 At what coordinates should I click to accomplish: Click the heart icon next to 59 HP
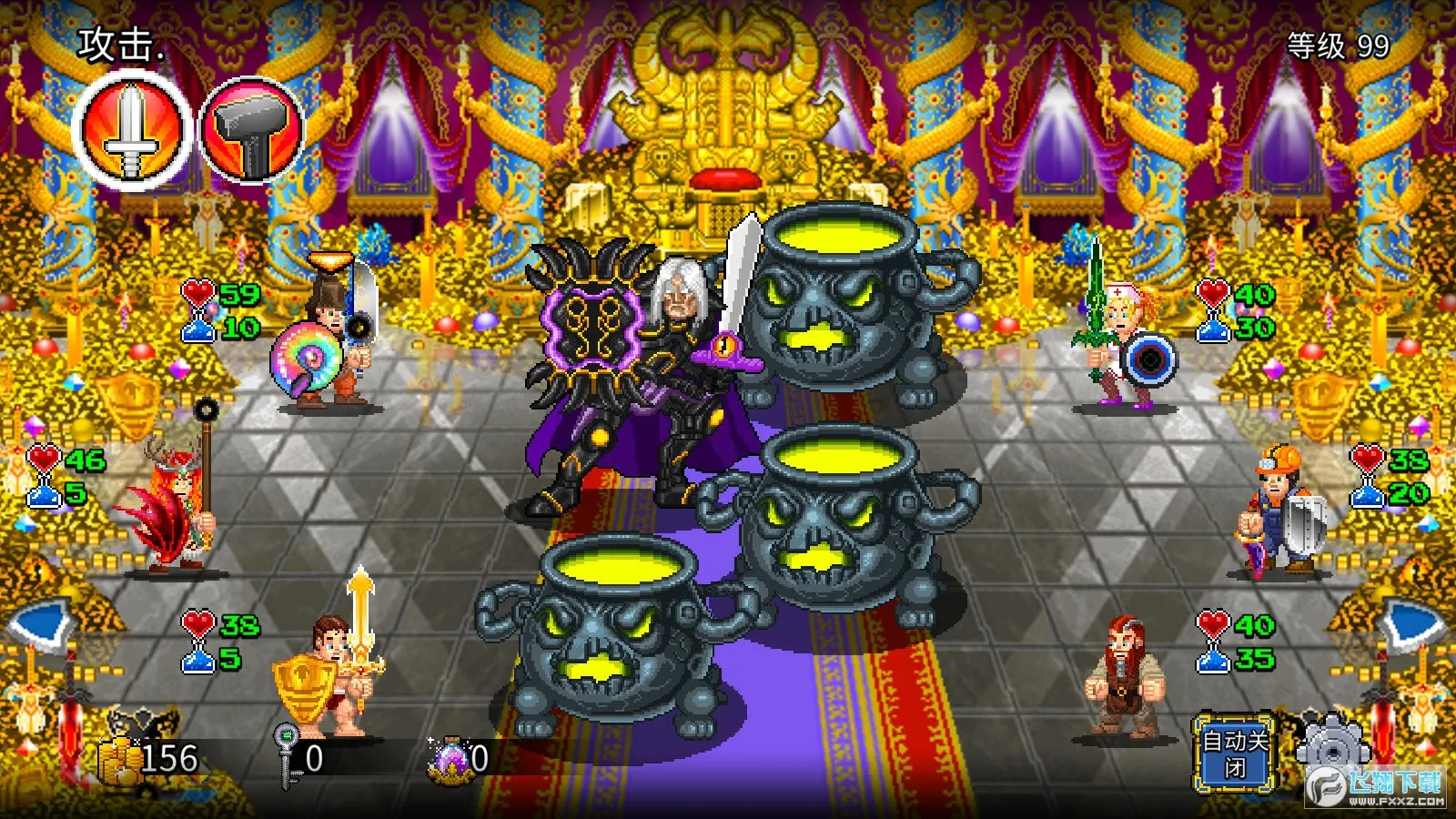click(198, 294)
